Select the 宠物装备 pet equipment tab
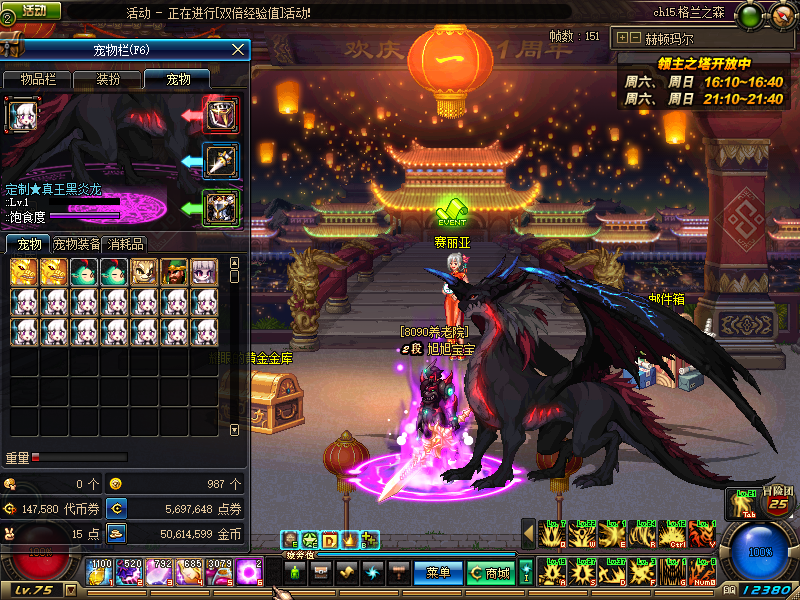Viewport: 800px width, 600px height. pos(77,245)
